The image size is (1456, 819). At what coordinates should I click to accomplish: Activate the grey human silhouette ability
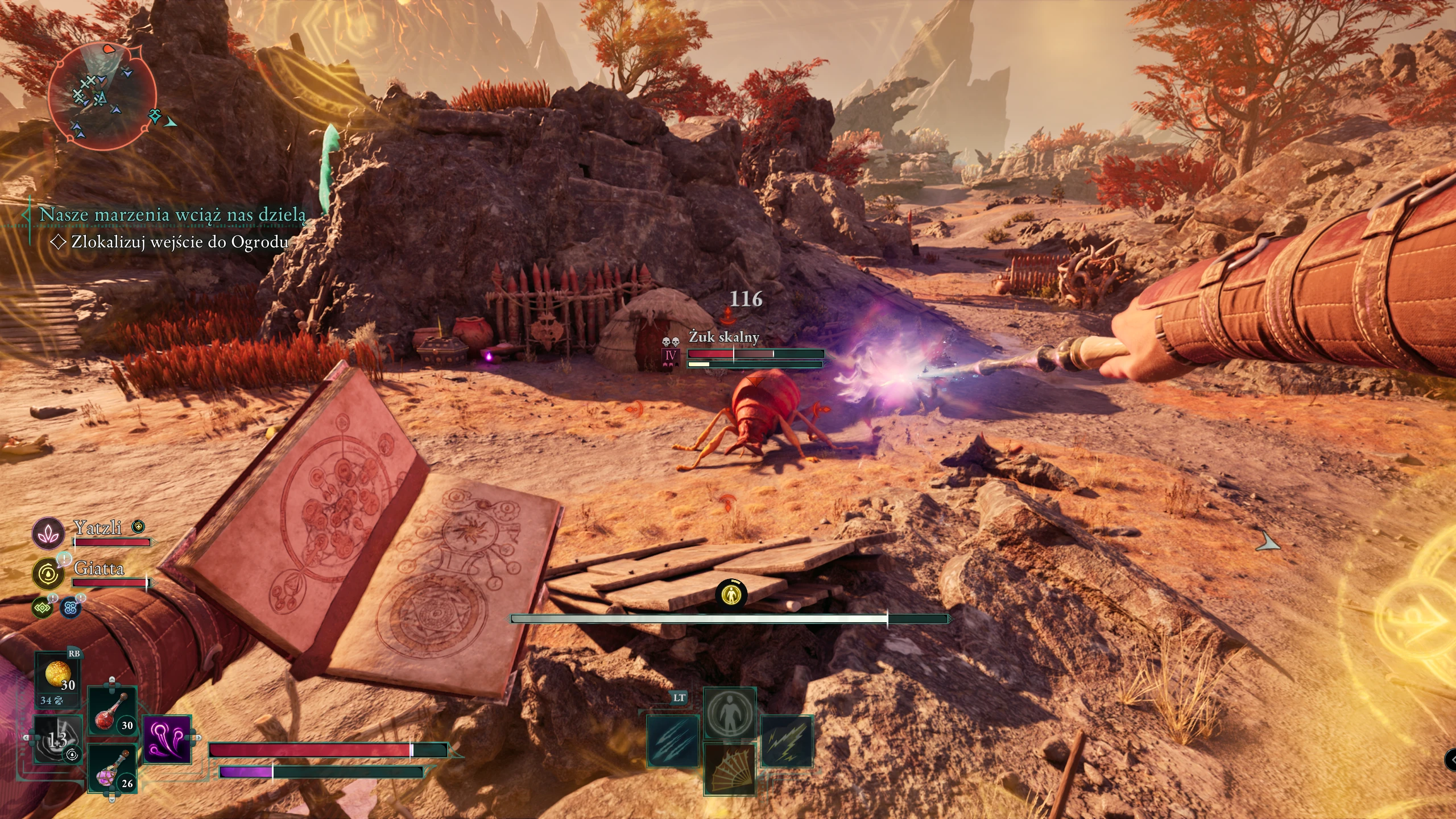point(730,713)
